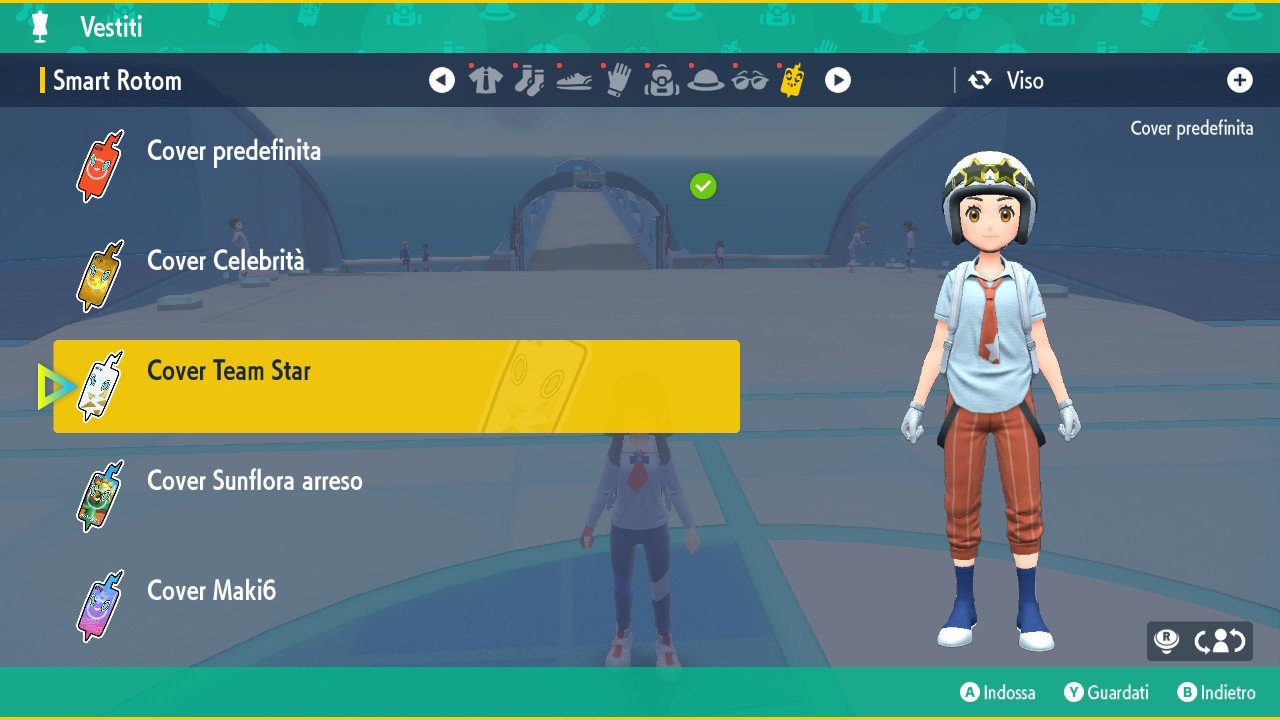1280x720 pixels.
Task: Click the plus icon in top bar
Action: (x=1240, y=81)
